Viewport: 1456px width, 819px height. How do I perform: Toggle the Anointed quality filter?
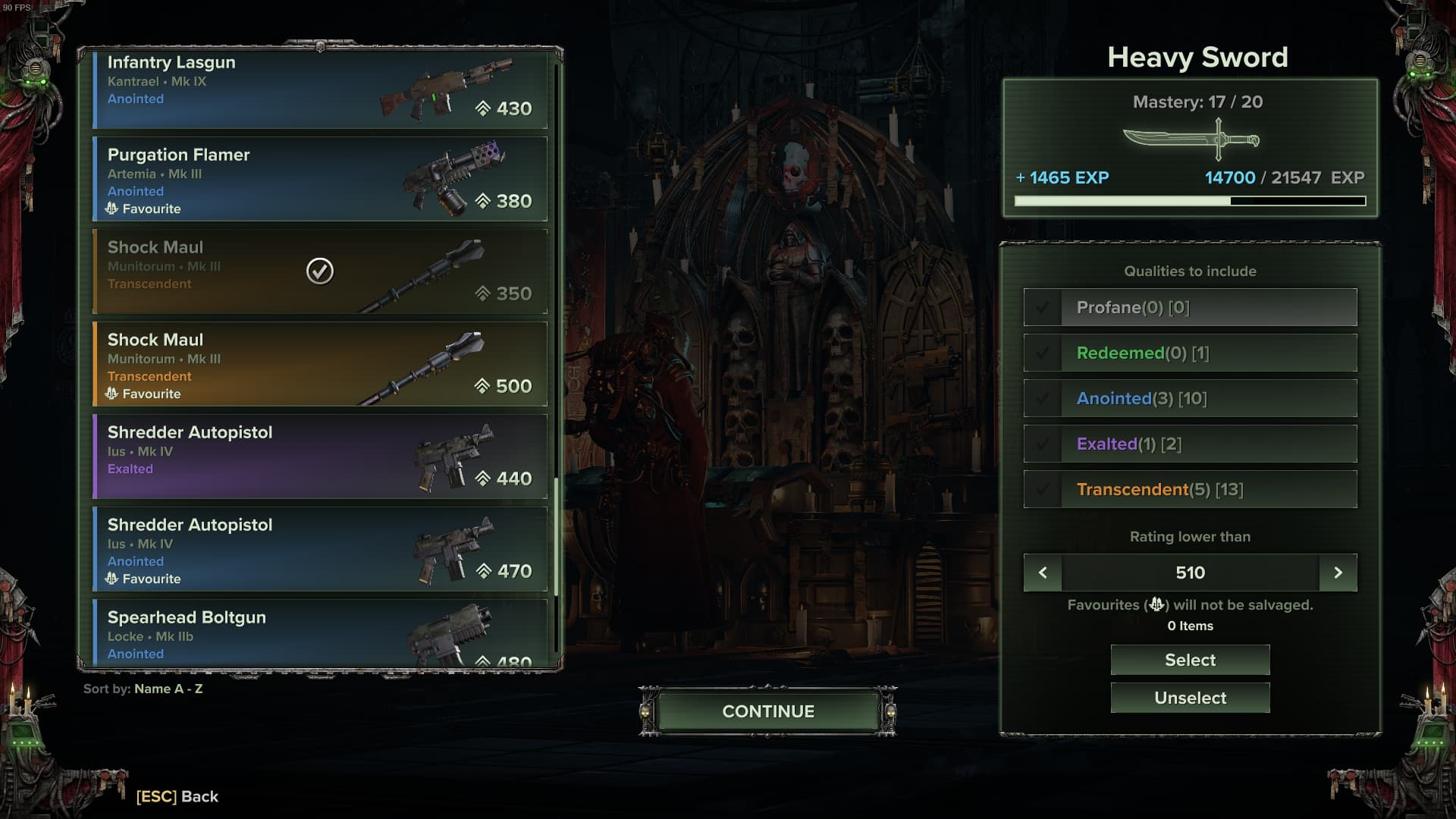coord(1043,398)
